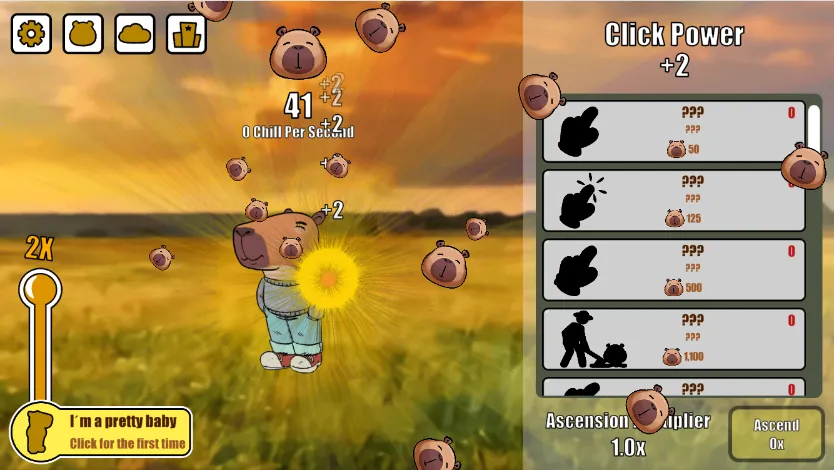Viewport: 834px width, 470px height.
Task: Open the star podium leaderboard icon
Action: 187,34
